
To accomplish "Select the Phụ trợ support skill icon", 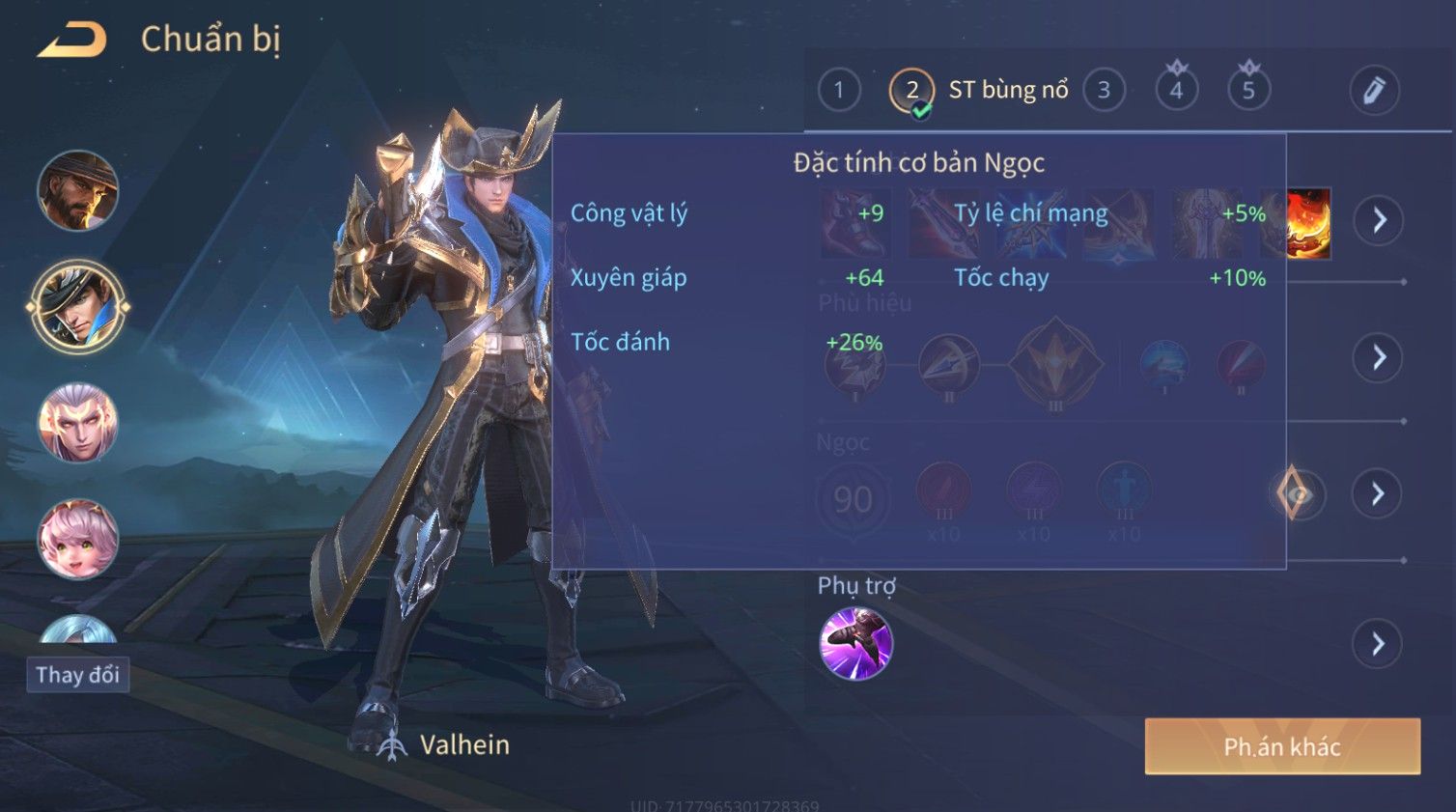I will coord(855,643).
